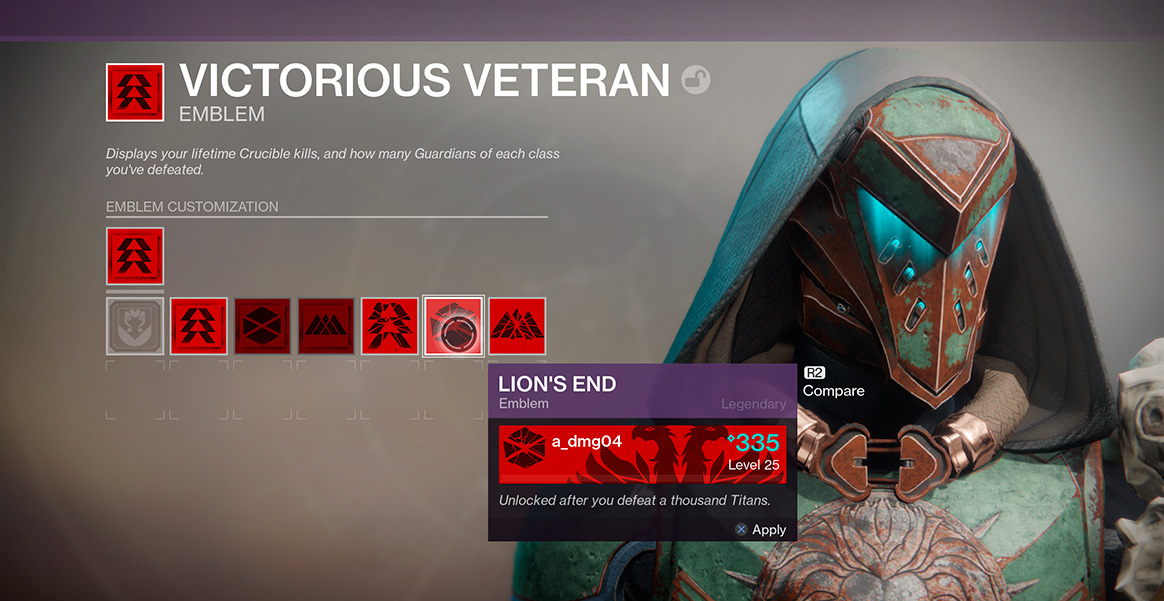Image resolution: width=1164 pixels, height=601 pixels.
Task: Choose the shattered Hunter symbol emblem variant
Action: point(390,325)
